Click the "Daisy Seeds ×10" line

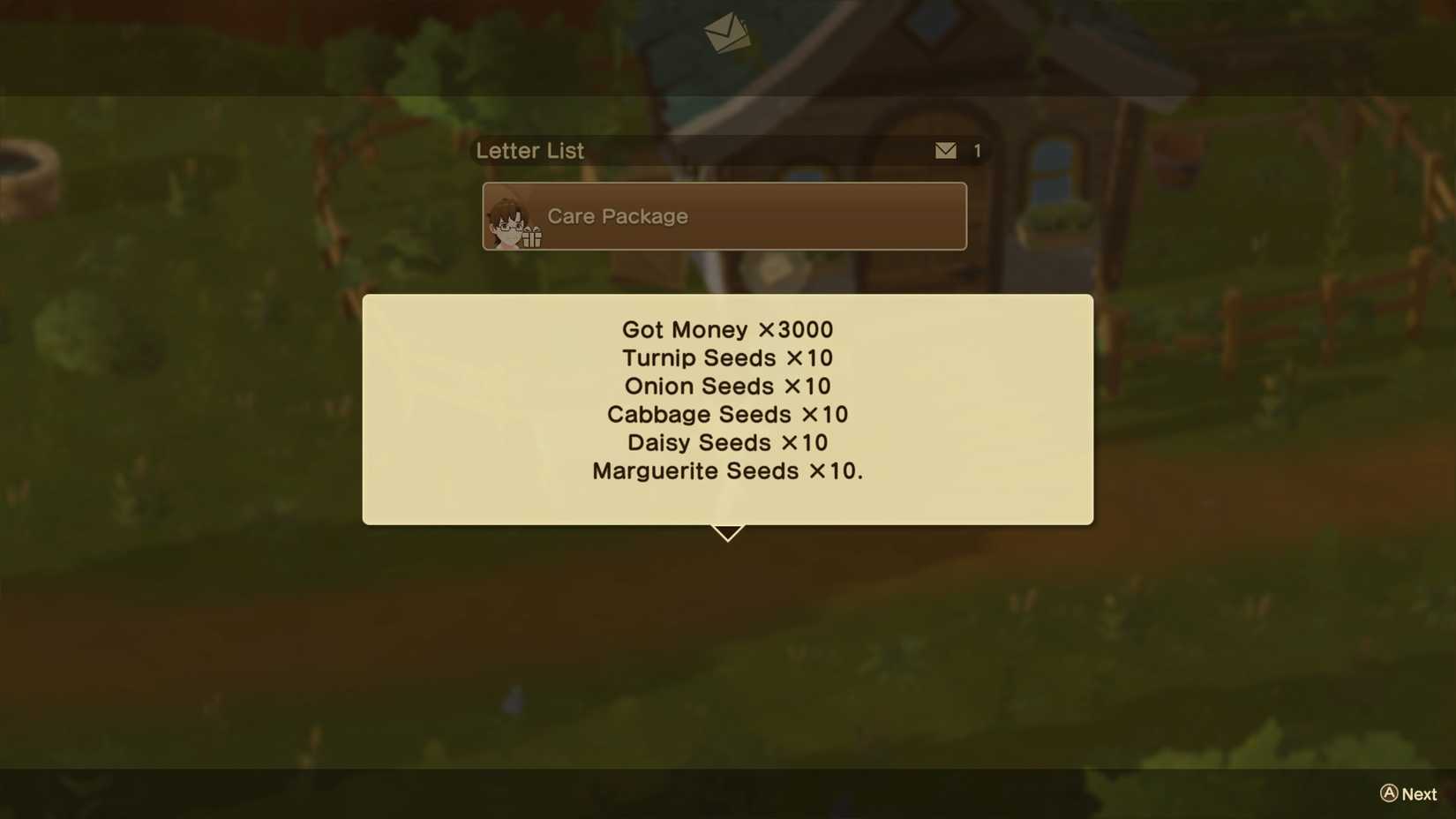tap(727, 443)
